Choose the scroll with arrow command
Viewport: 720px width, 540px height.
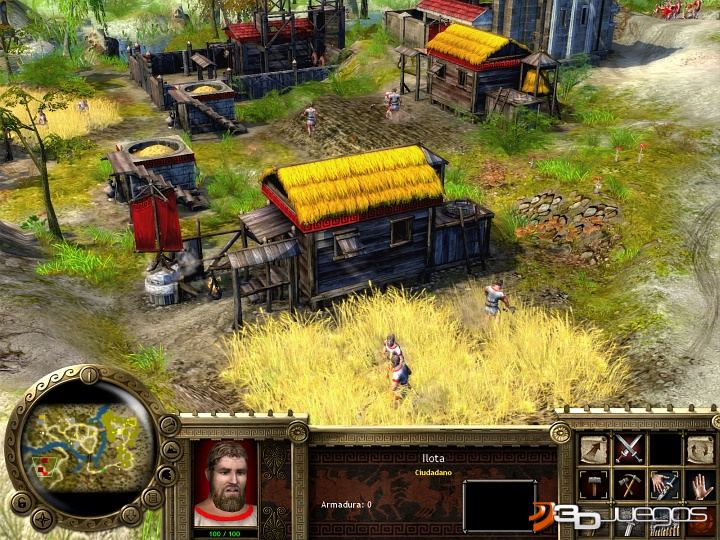(594, 450)
